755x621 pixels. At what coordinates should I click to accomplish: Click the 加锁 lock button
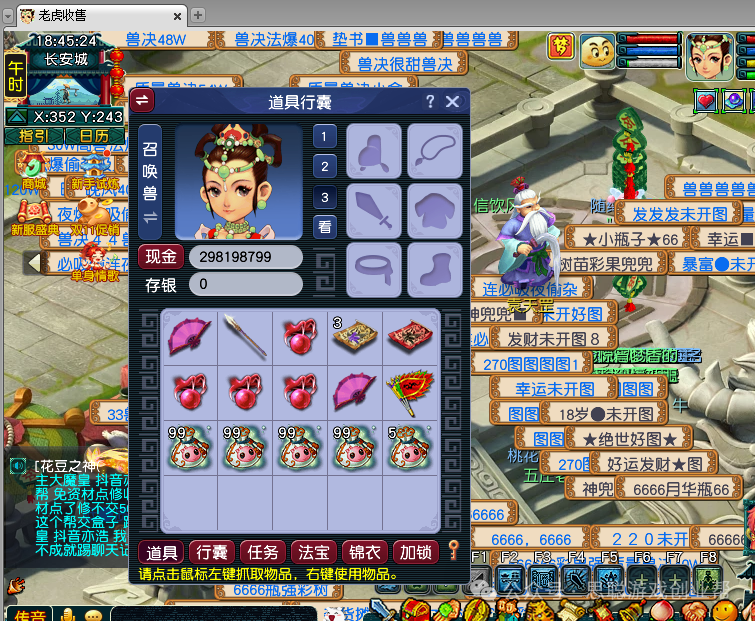click(x=414, y=551)
